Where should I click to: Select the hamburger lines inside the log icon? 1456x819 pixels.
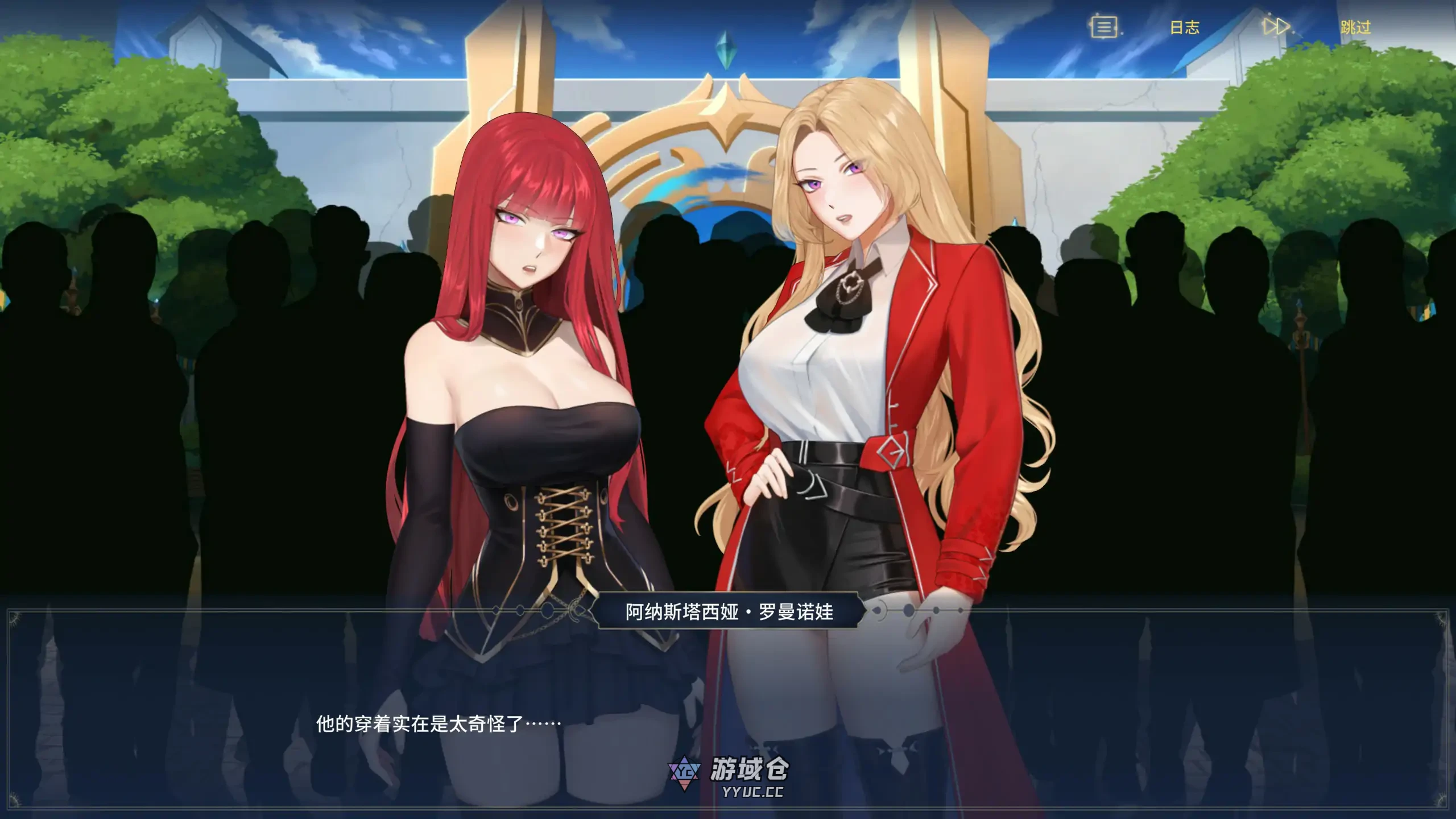1104,27
